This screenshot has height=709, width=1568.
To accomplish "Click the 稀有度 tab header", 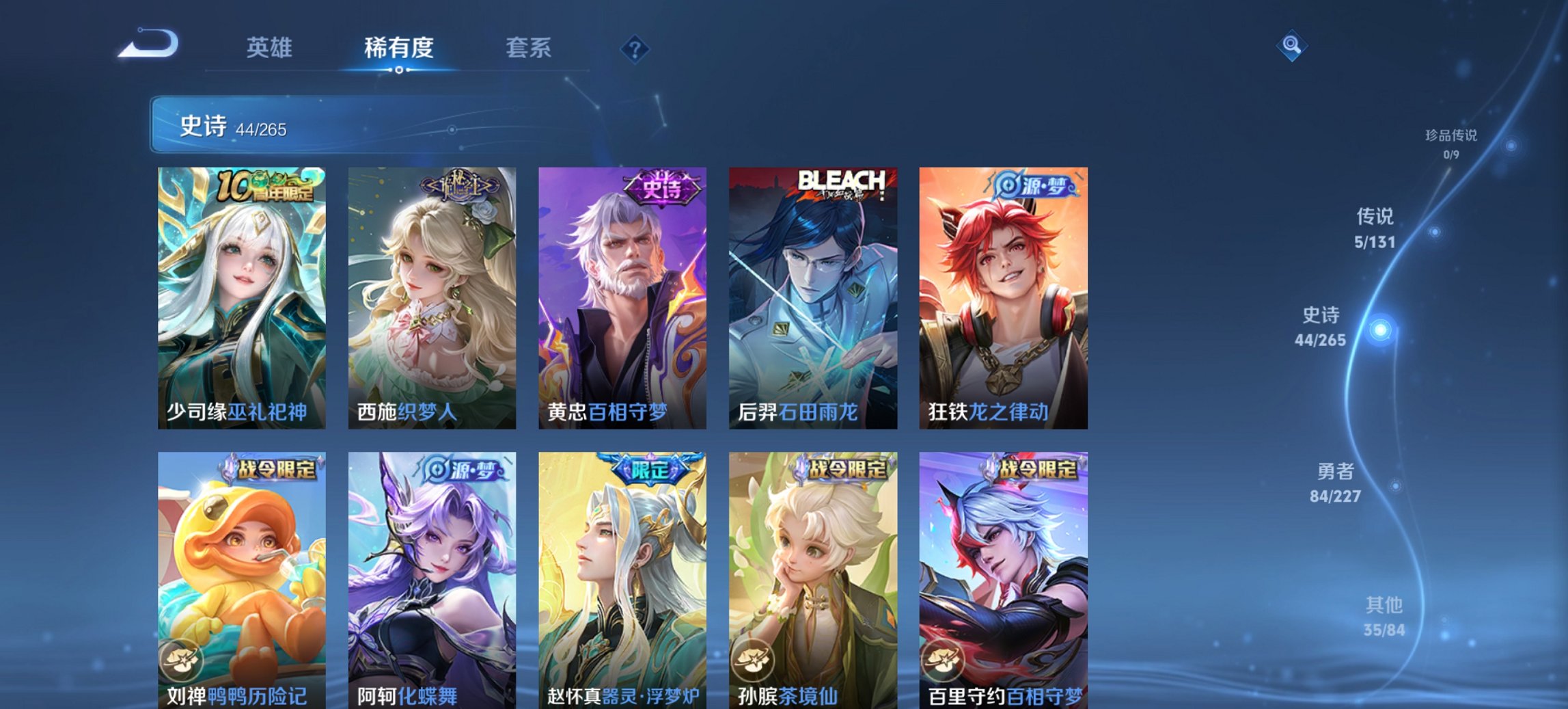I will coord(398,48).
